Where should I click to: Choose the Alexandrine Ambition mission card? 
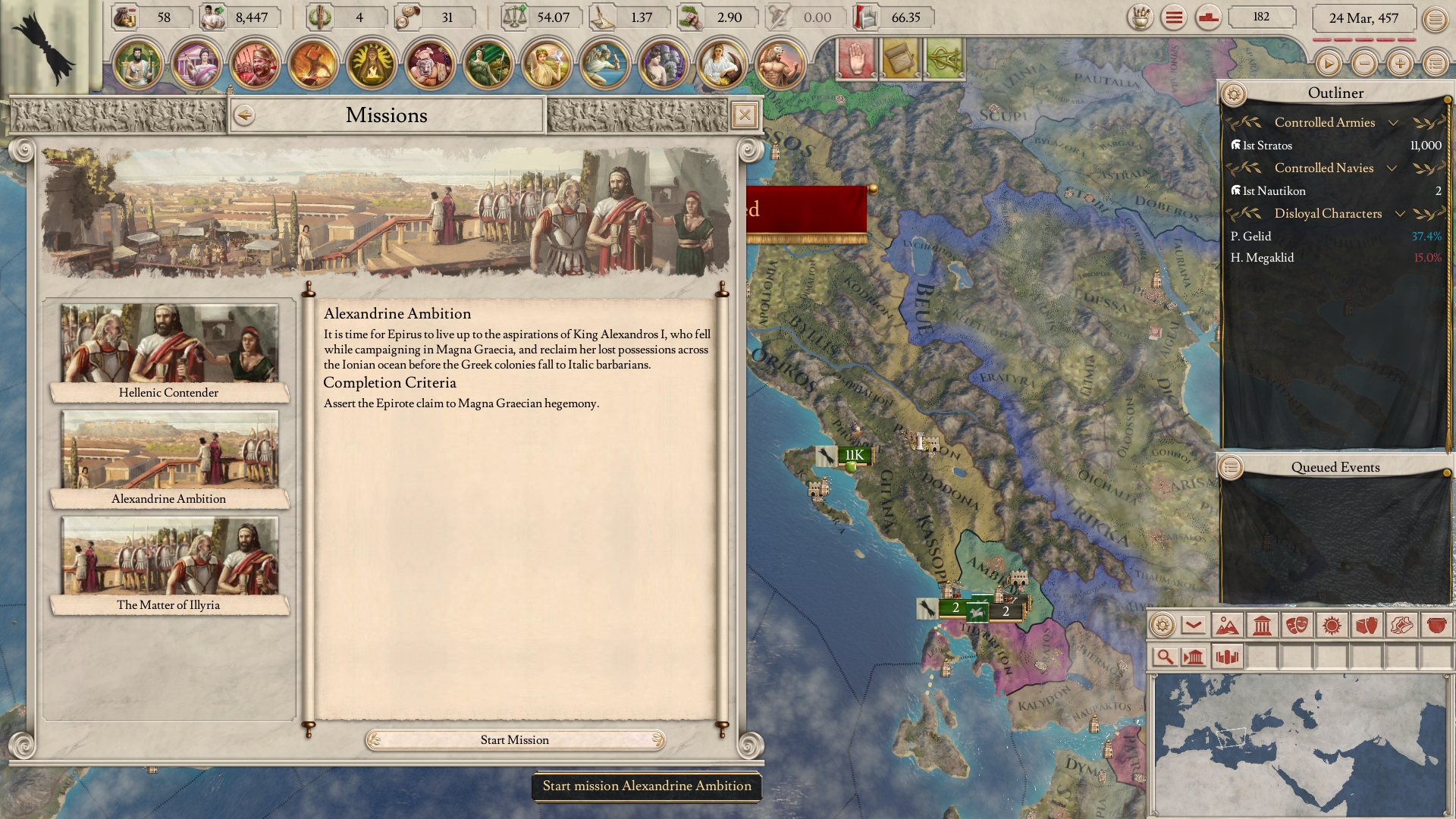tap(169, 459)
